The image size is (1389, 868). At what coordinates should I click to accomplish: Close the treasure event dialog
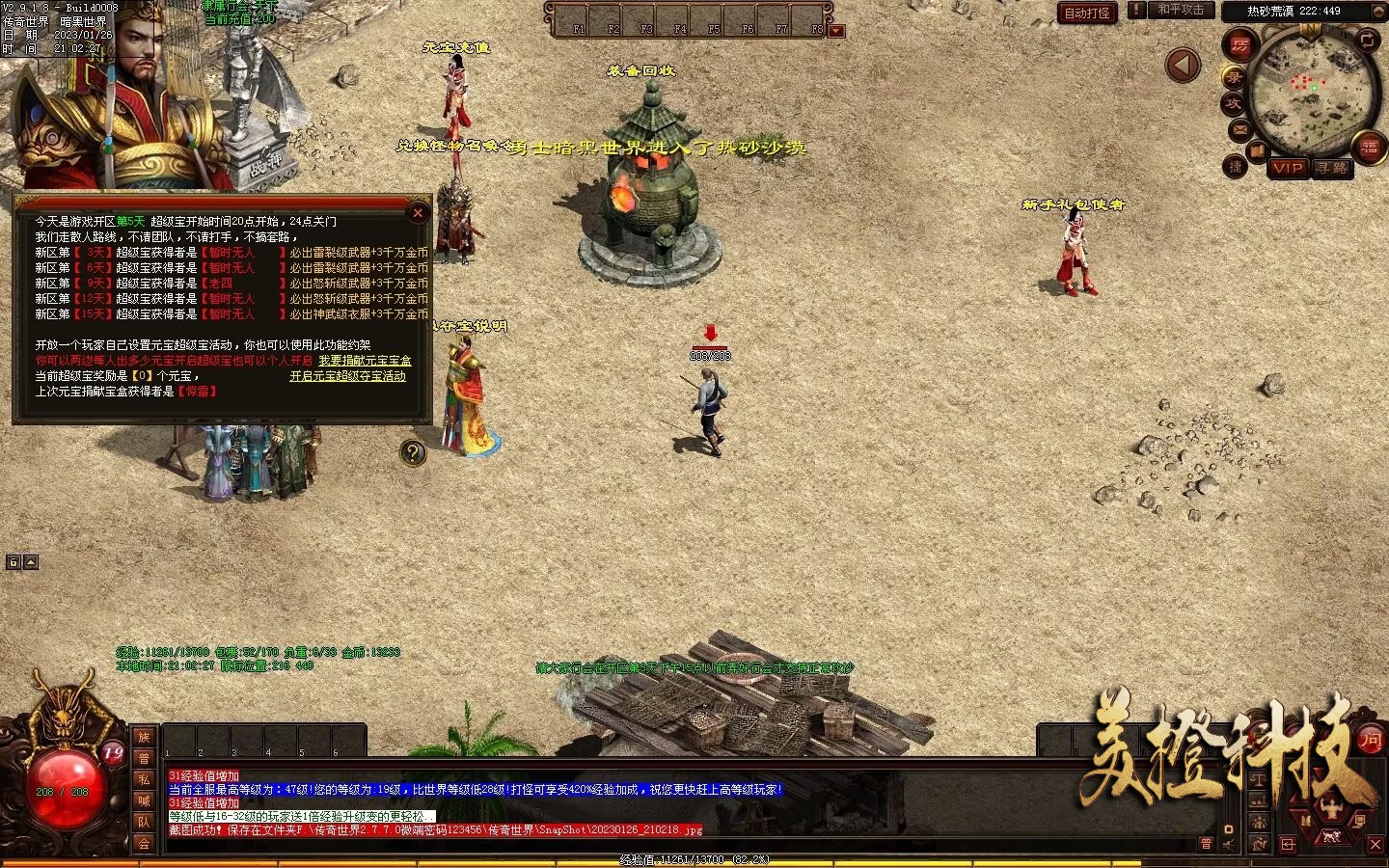point(418,212)
